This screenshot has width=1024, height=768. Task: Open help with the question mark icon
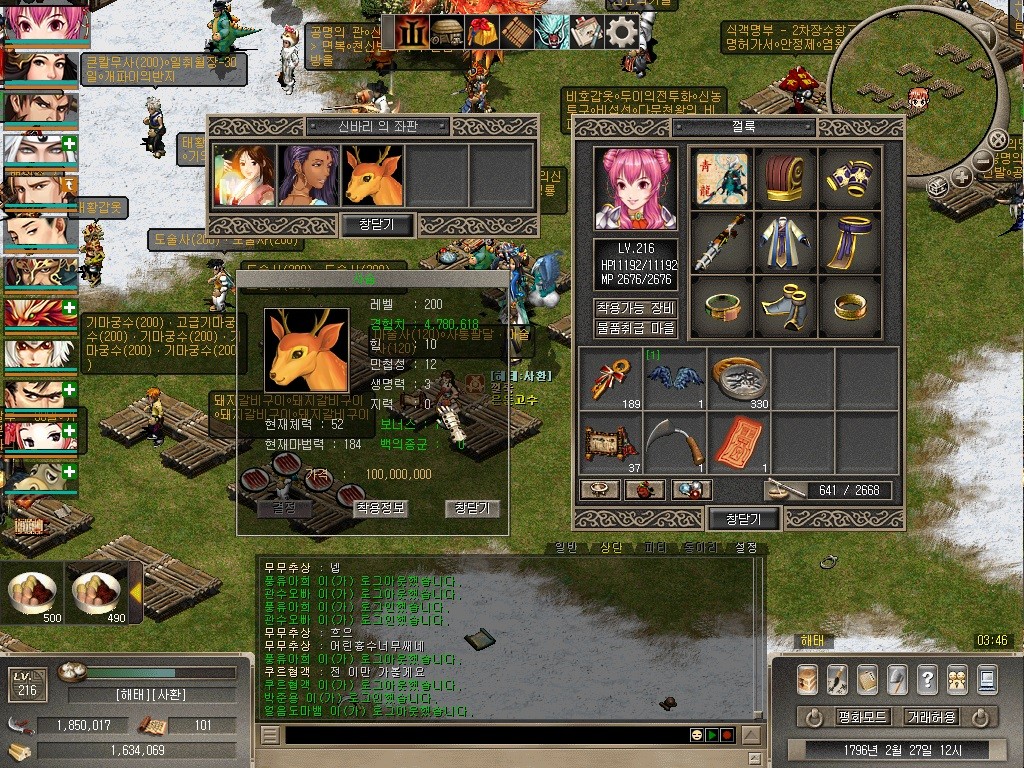click(x=927, y=679)
